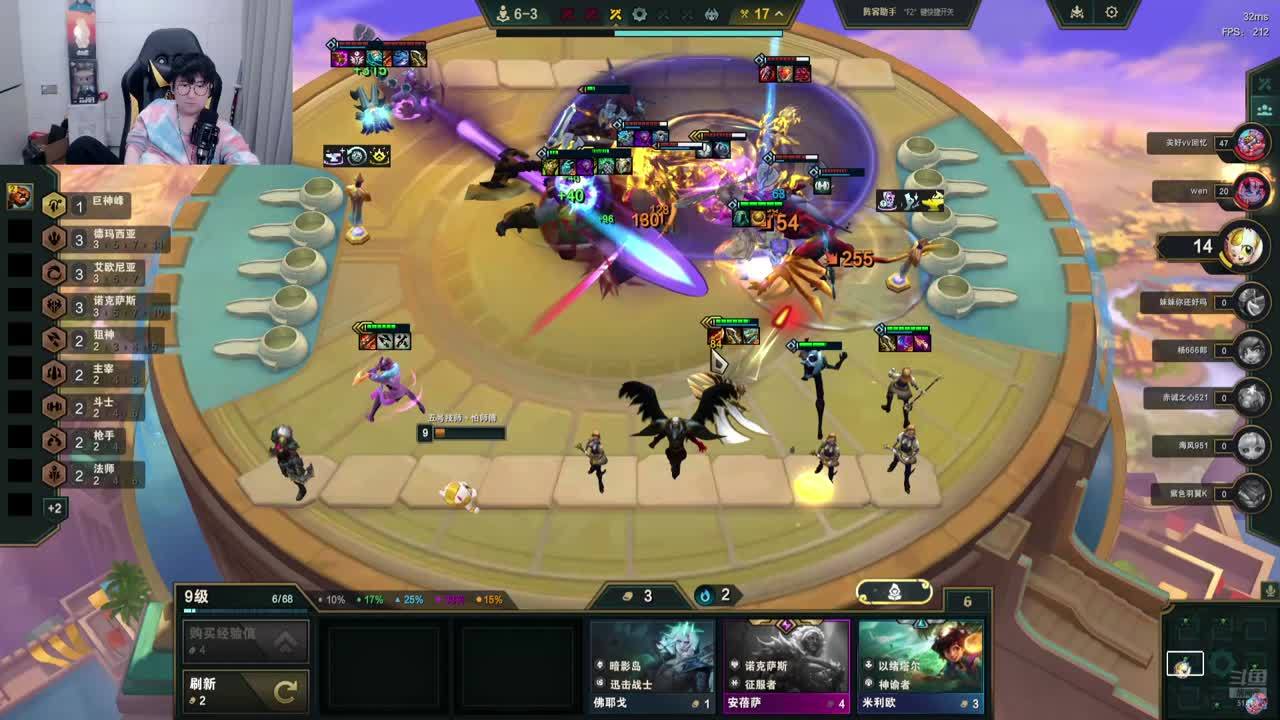Spectate eliminated player 赤诚之心521

1250,397
